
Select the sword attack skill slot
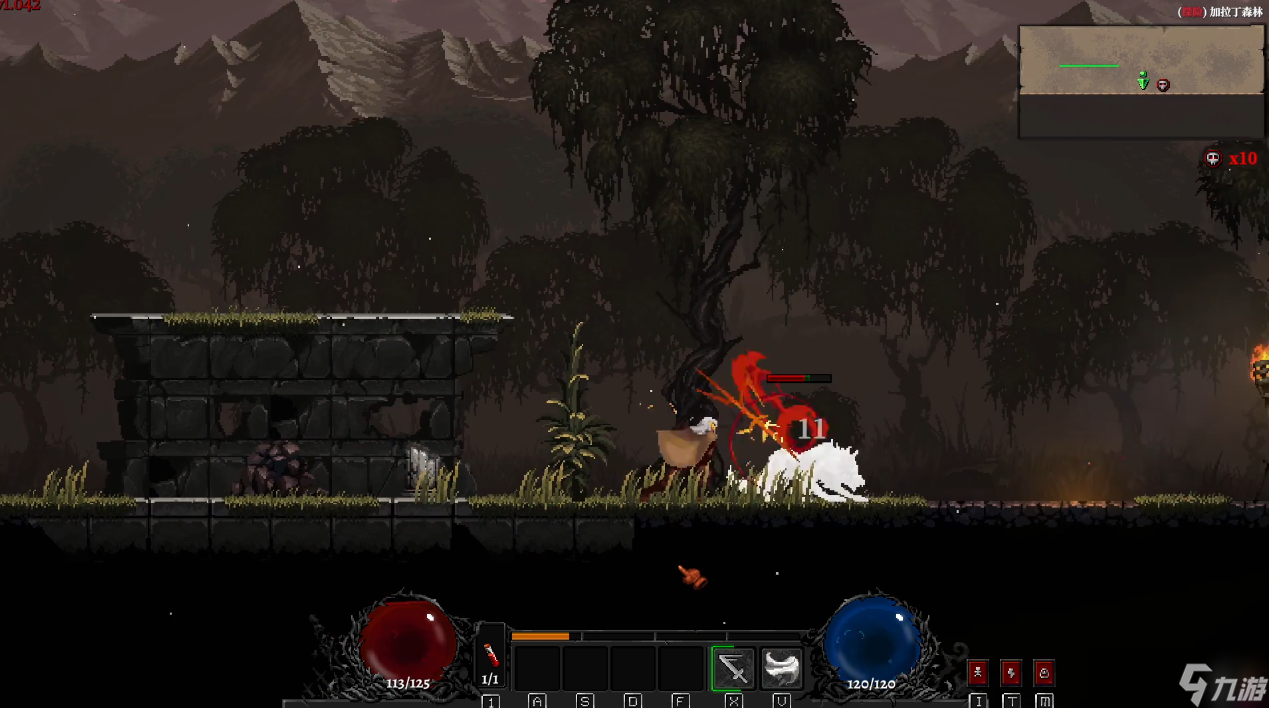coord(733,668)
